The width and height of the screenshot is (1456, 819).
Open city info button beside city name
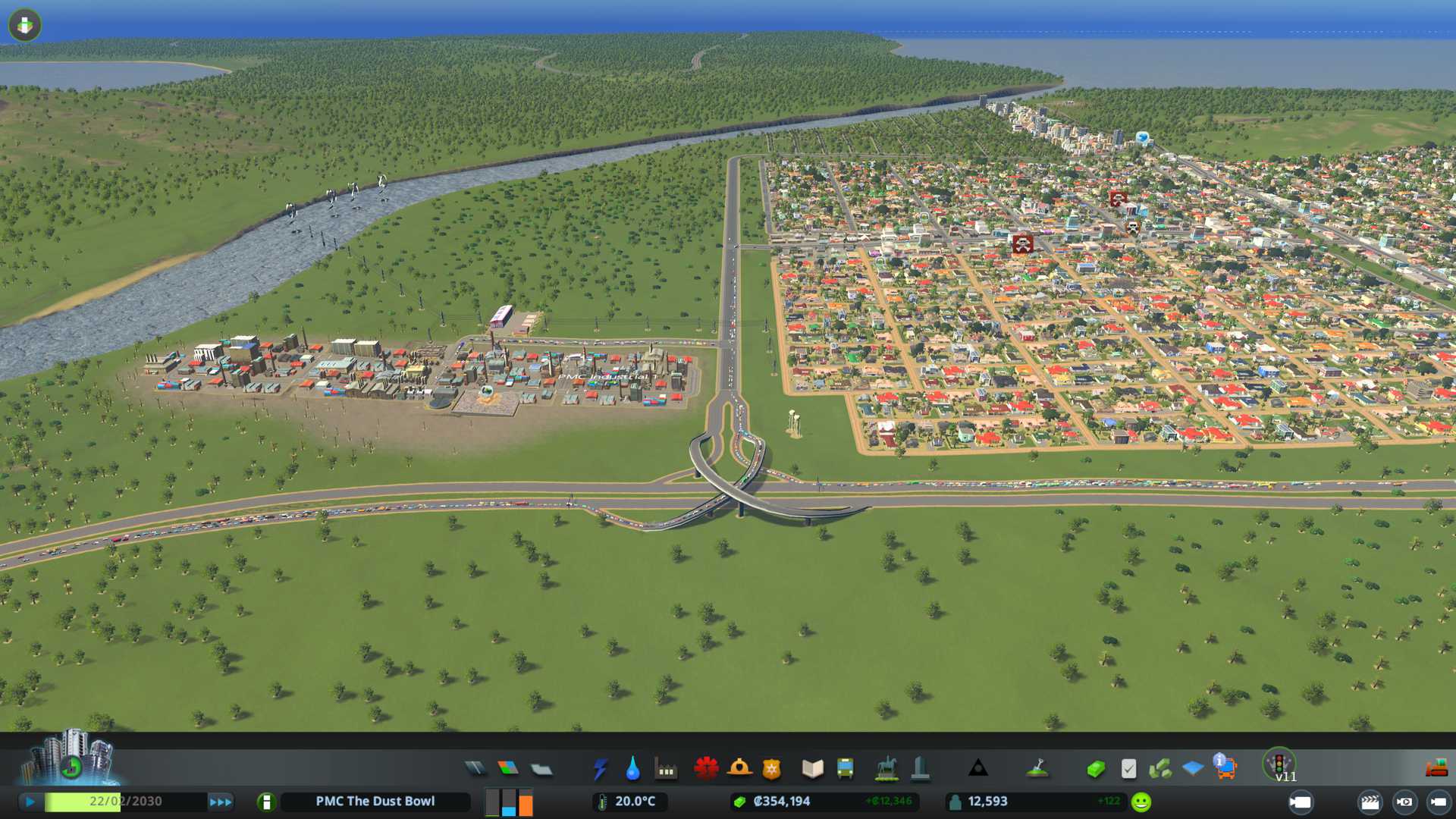266,802
